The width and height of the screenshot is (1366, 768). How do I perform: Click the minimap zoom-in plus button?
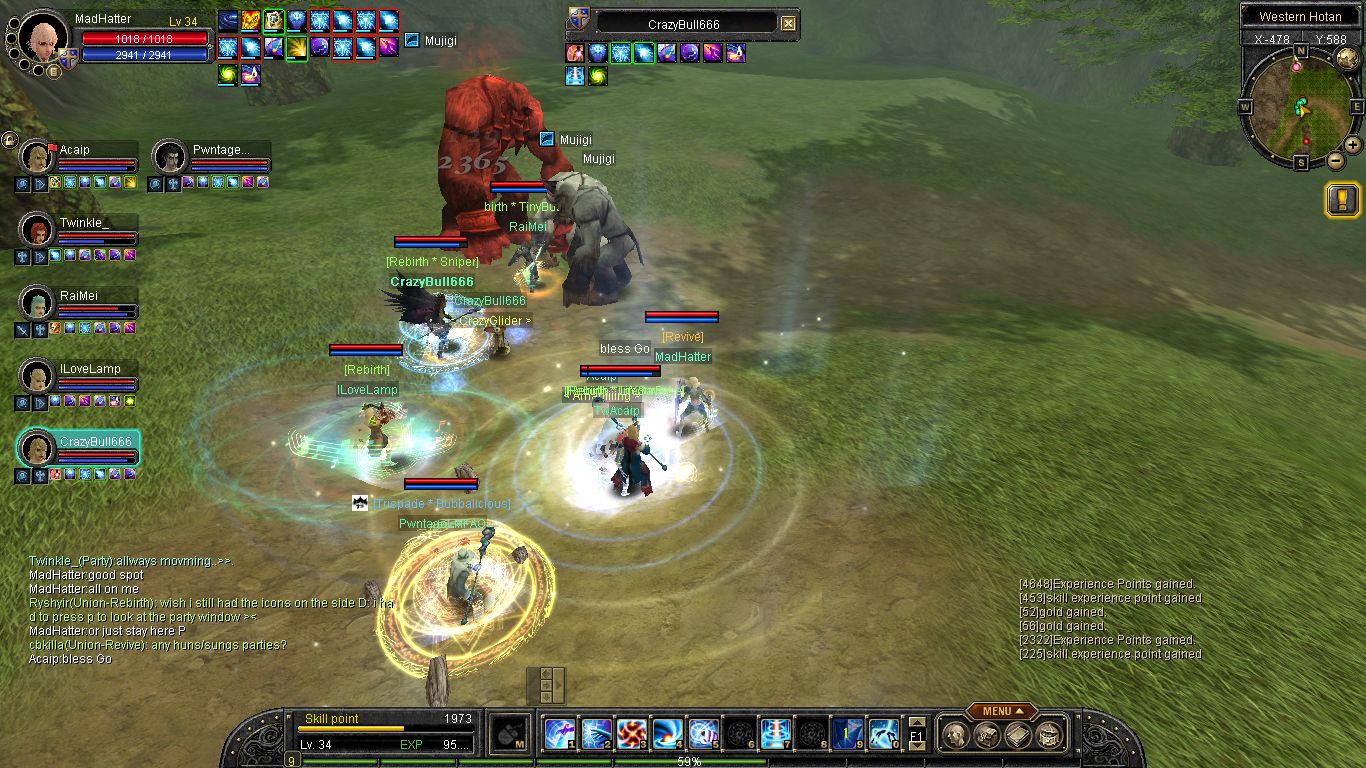coord(1352,145)
